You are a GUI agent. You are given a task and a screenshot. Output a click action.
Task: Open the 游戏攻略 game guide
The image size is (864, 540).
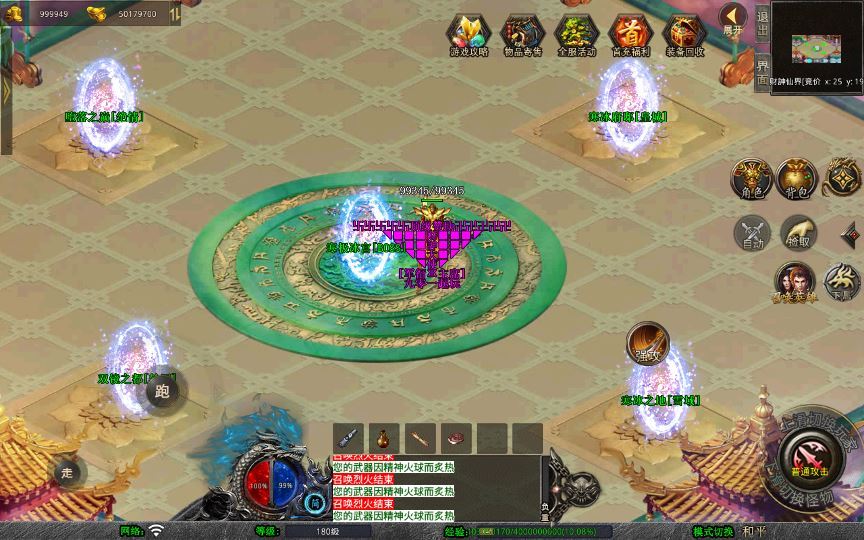[468, 34]
